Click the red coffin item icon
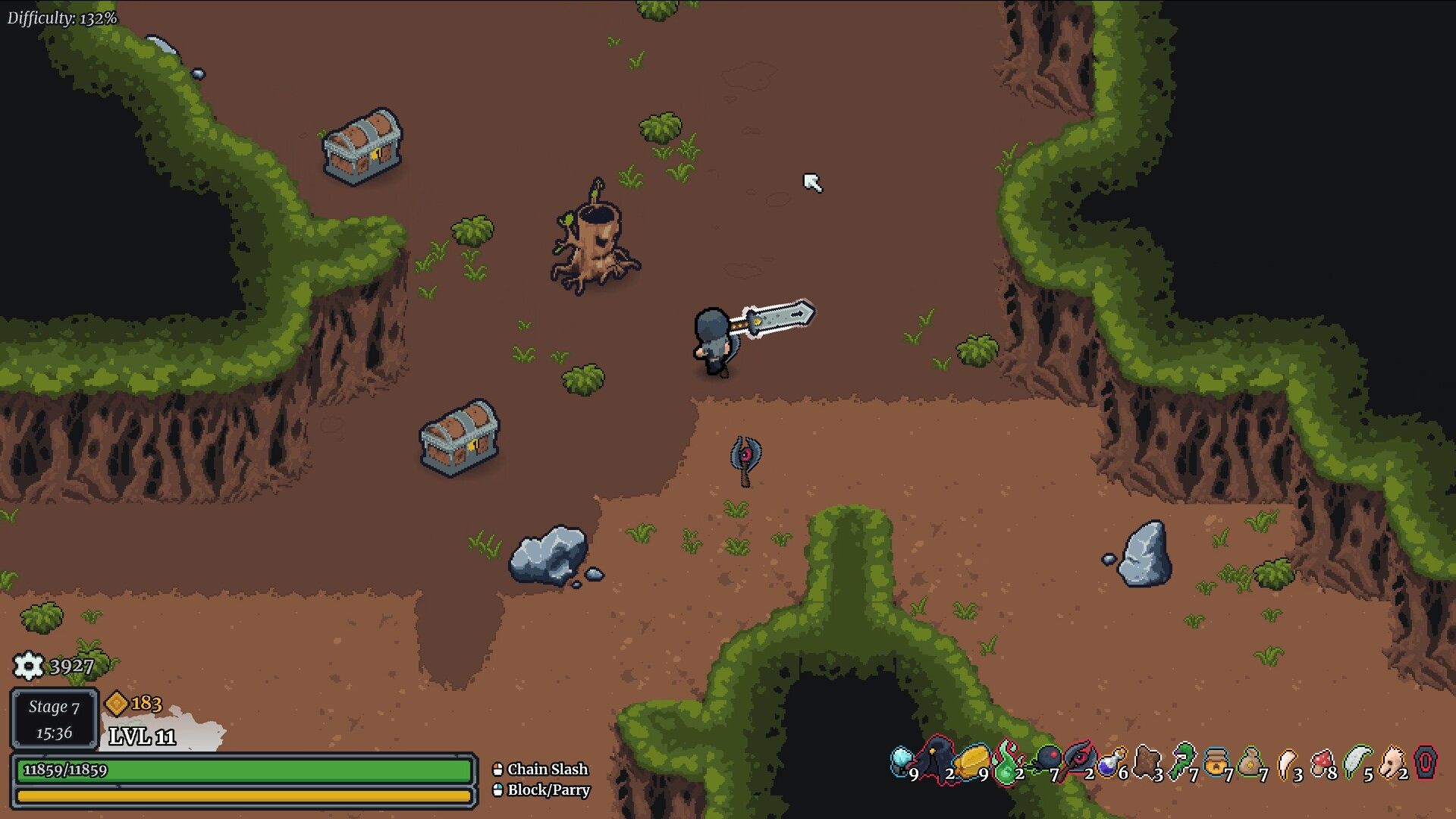The width and height of the screenshot is (1456, 819). coord(1426,761)
